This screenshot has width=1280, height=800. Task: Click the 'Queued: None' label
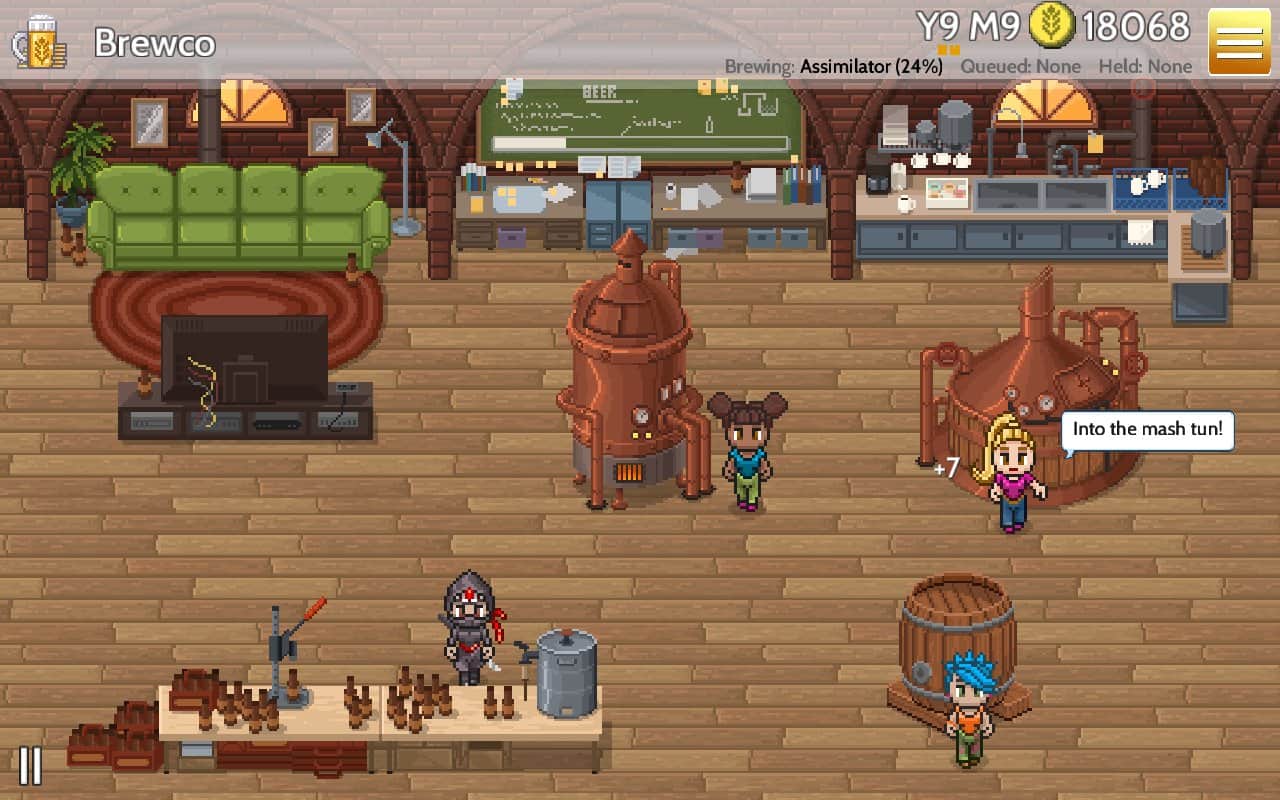1020,66
